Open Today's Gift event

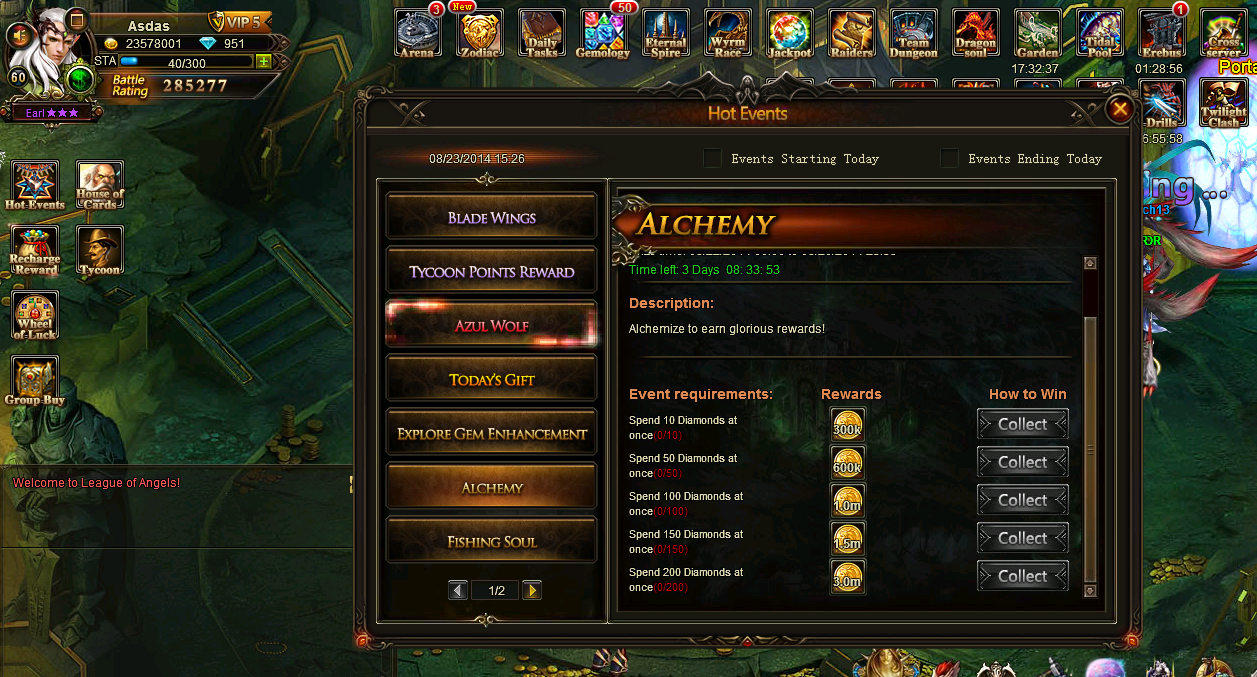coord(492,379)
